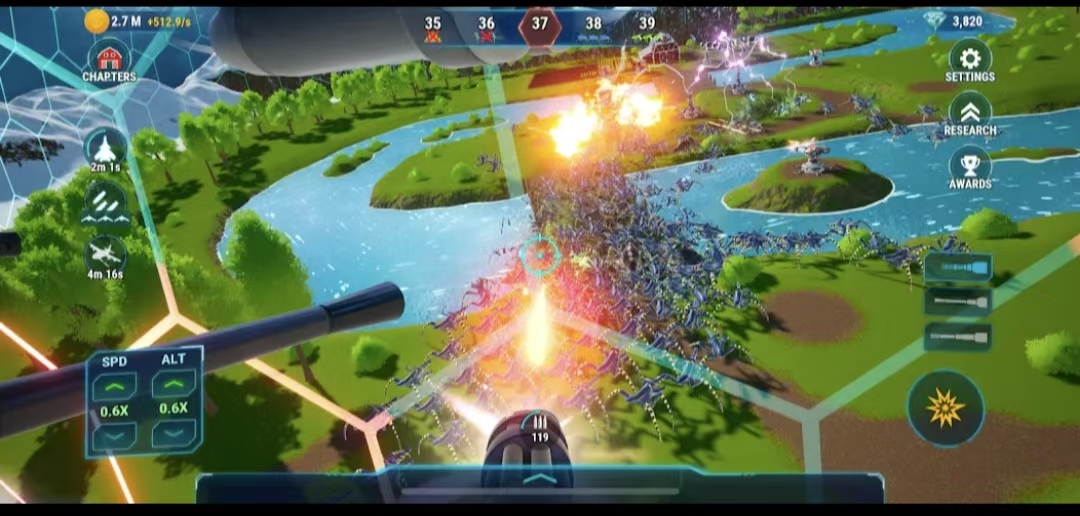The image size is (1080, 516).
Task: Switch to the bottom weapon barrel slot
Action: (958, 337)
